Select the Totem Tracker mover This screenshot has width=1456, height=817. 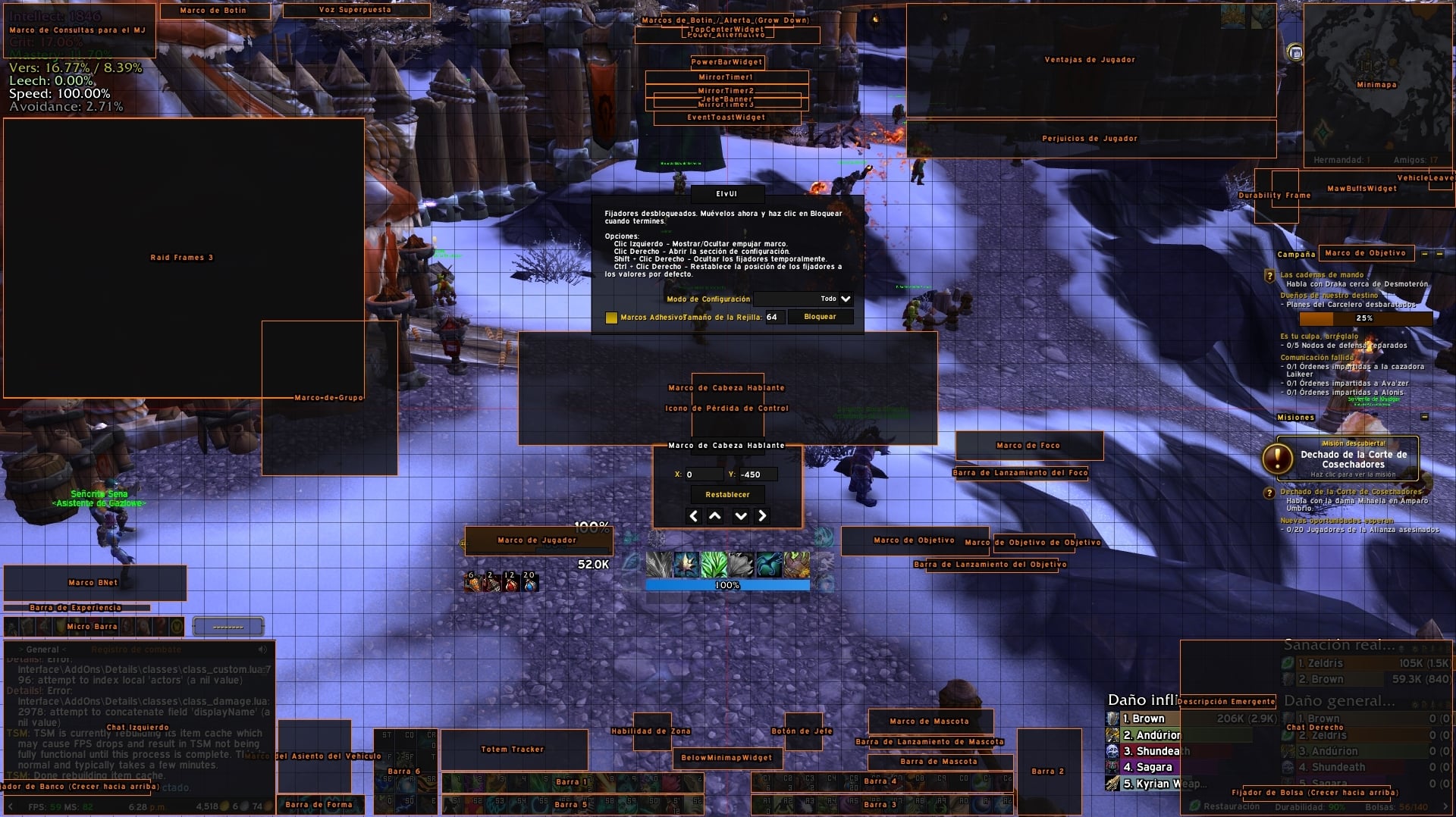(x=513, y=750)
